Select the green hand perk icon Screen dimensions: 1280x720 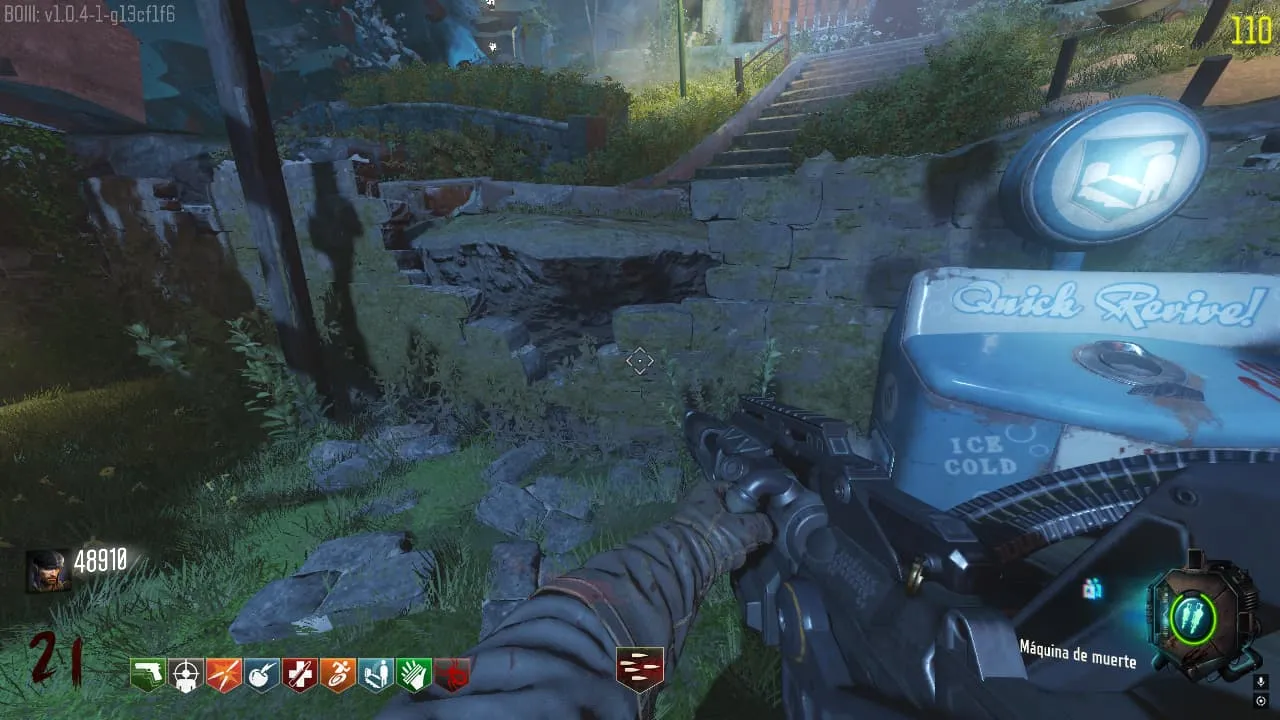(x=414, y=675)
